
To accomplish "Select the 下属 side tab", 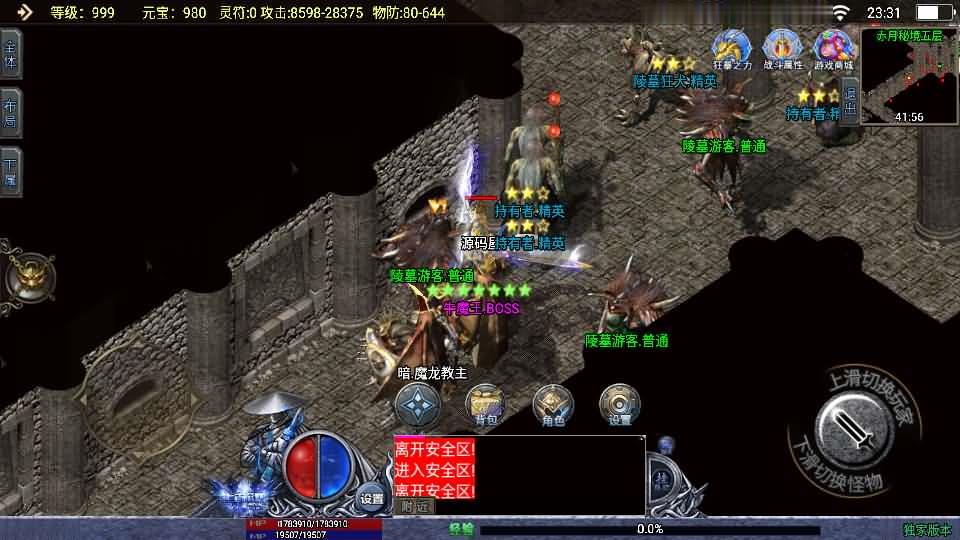I will (x=11, y=172).
